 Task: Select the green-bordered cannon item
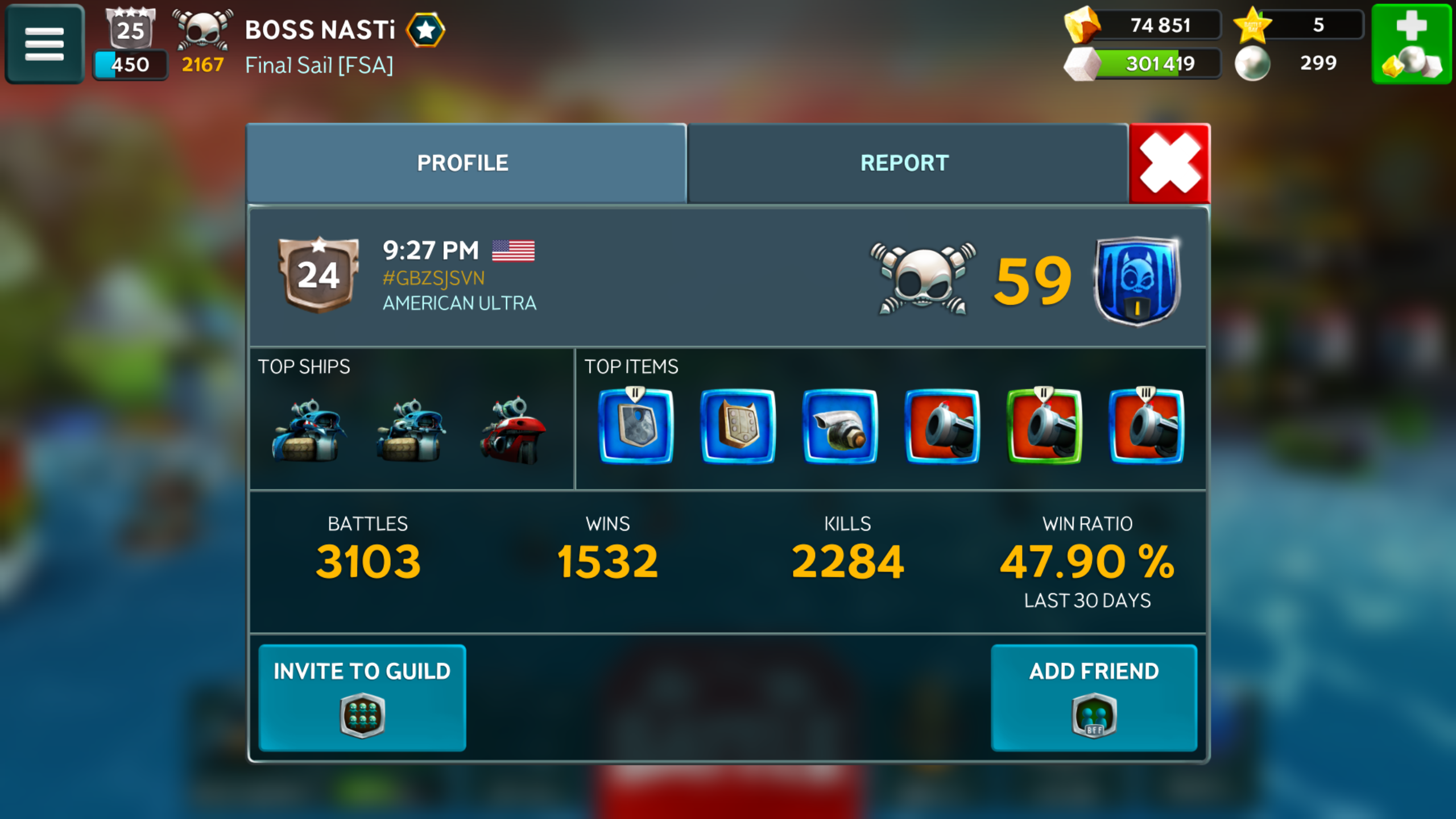pos(1044,427)
